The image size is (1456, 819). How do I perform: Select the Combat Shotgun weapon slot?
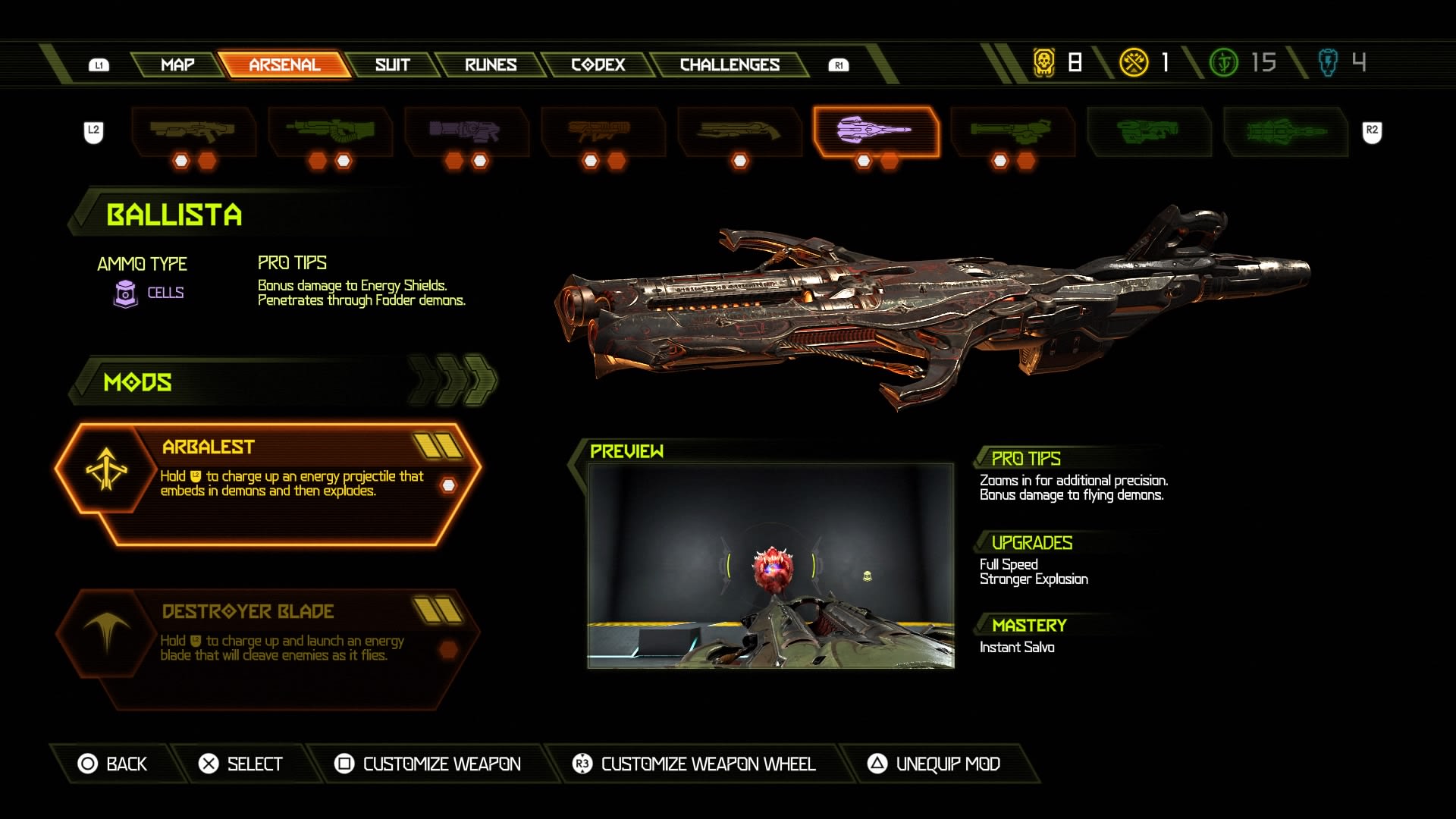(x=193, y=131)
